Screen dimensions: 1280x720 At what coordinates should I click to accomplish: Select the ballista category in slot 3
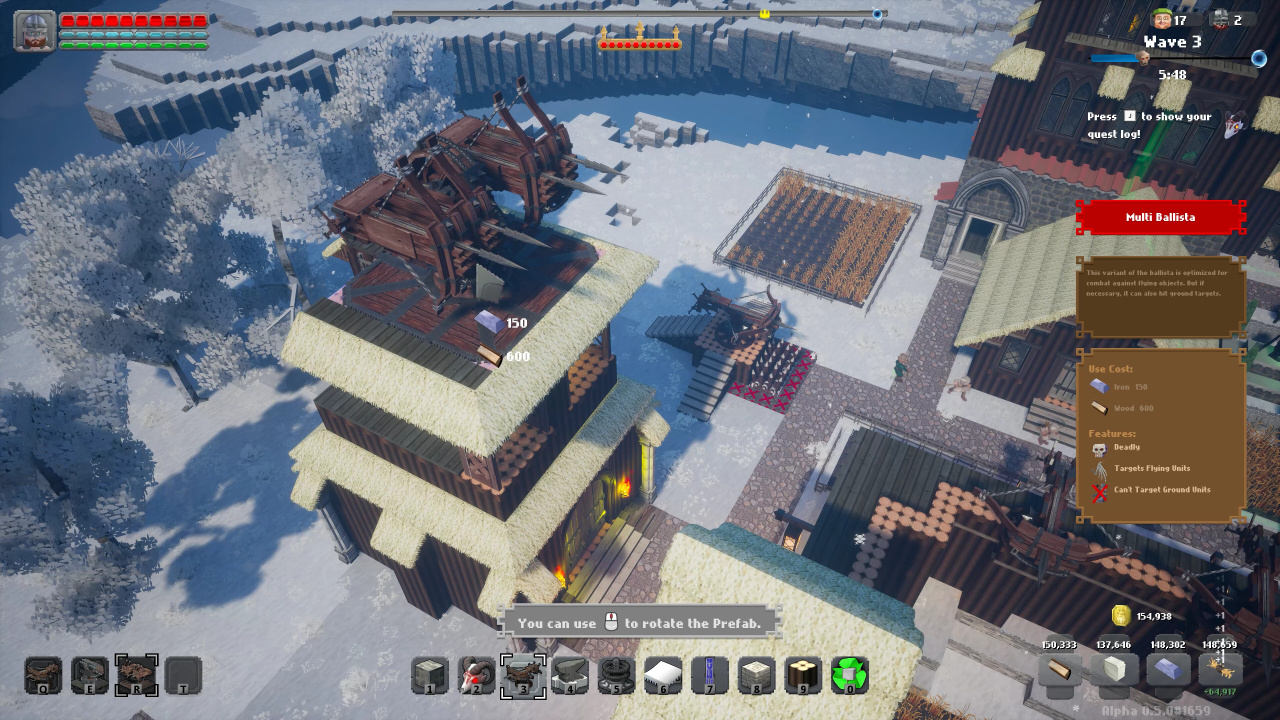(x=523, y=675)
